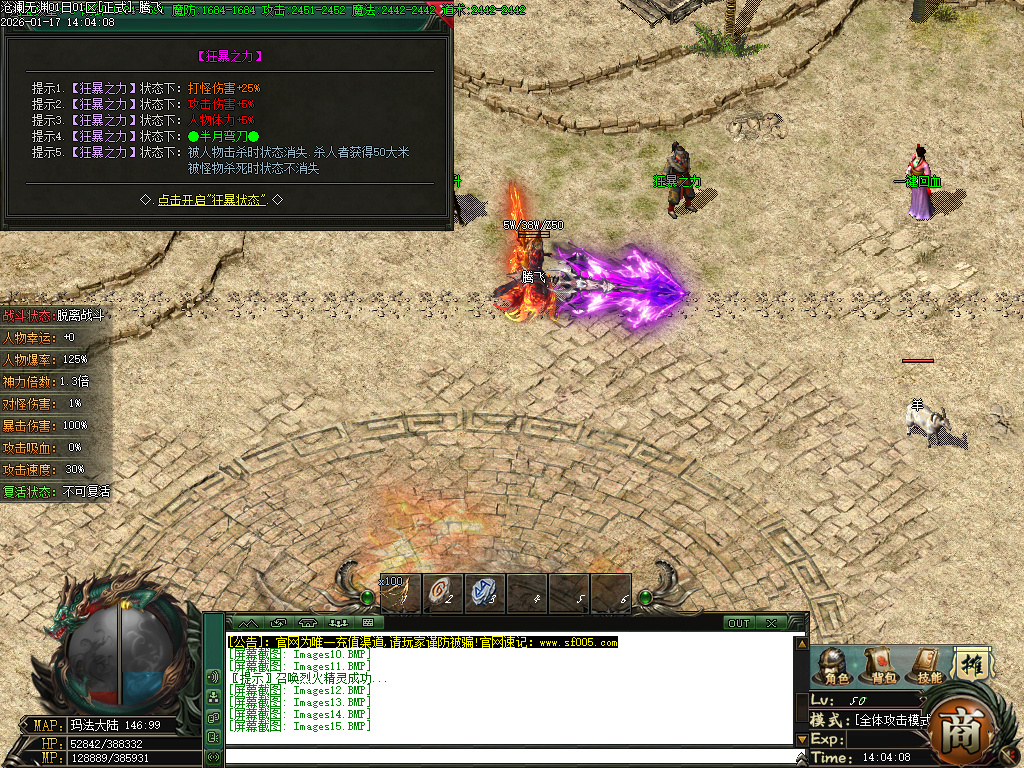Click the OUT button on the chat bar
Image resolution: width=1024 pixels, height=768 pixels.
click(738, 623)
